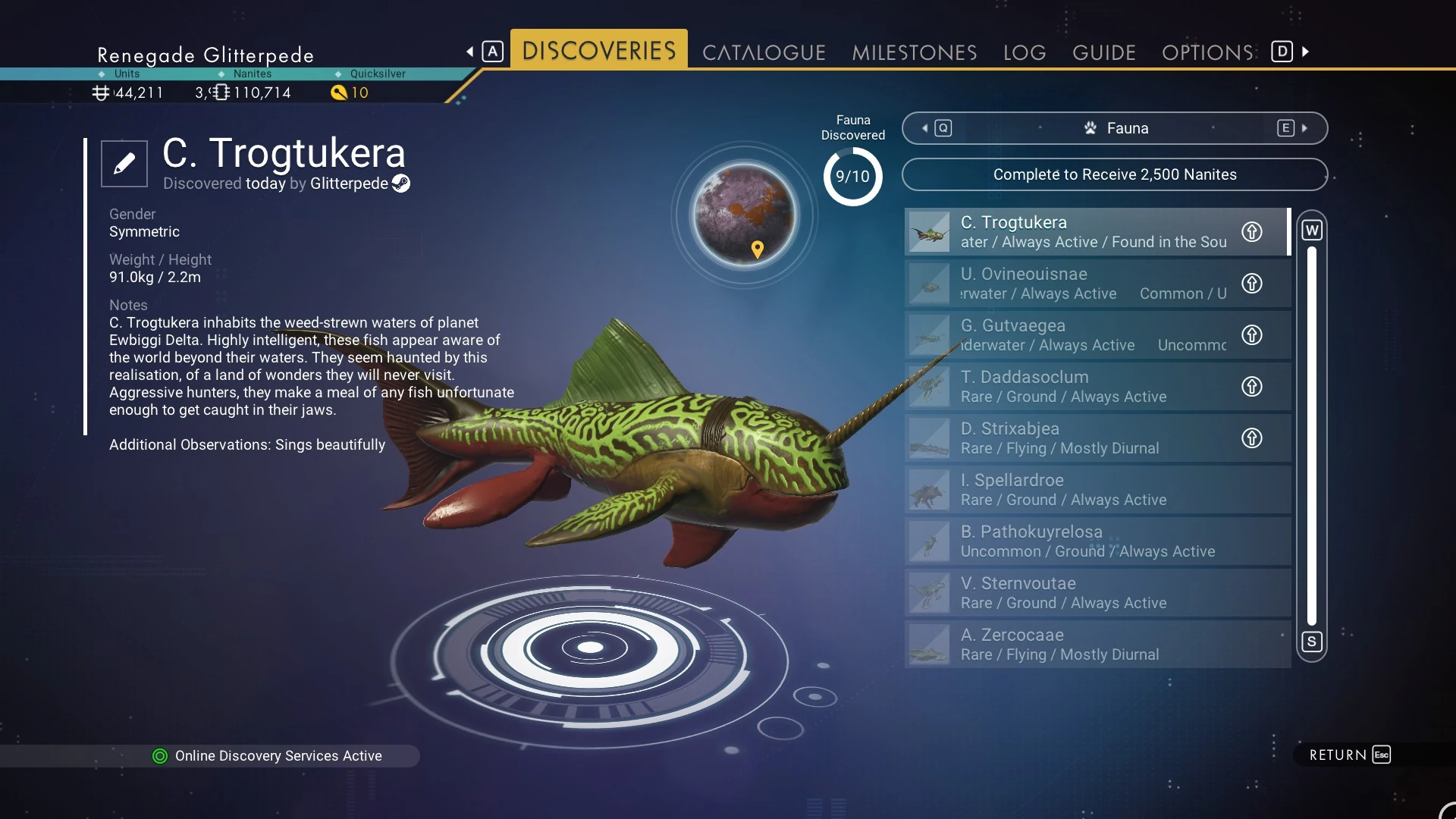Edit the C. Trogtukera name with pencil icon
Viewport: 1456px width, 819px height.
124,163
